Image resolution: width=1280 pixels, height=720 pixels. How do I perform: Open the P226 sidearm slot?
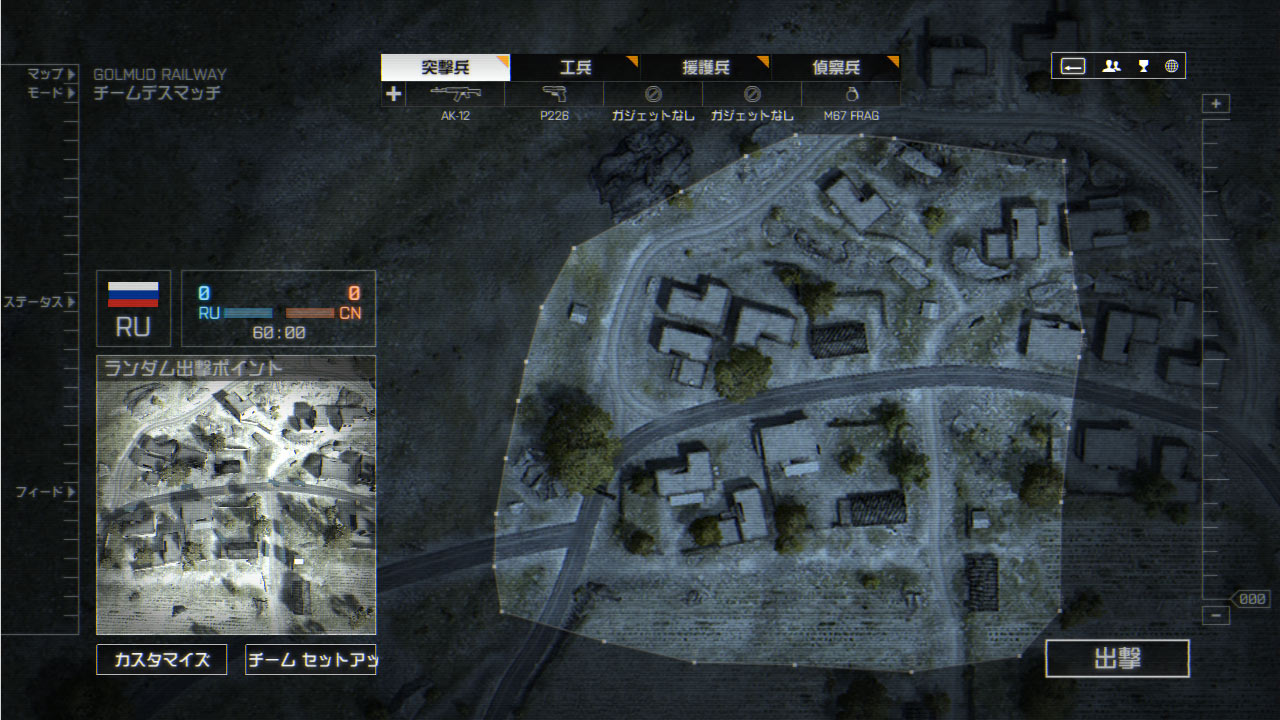[554, 95]
